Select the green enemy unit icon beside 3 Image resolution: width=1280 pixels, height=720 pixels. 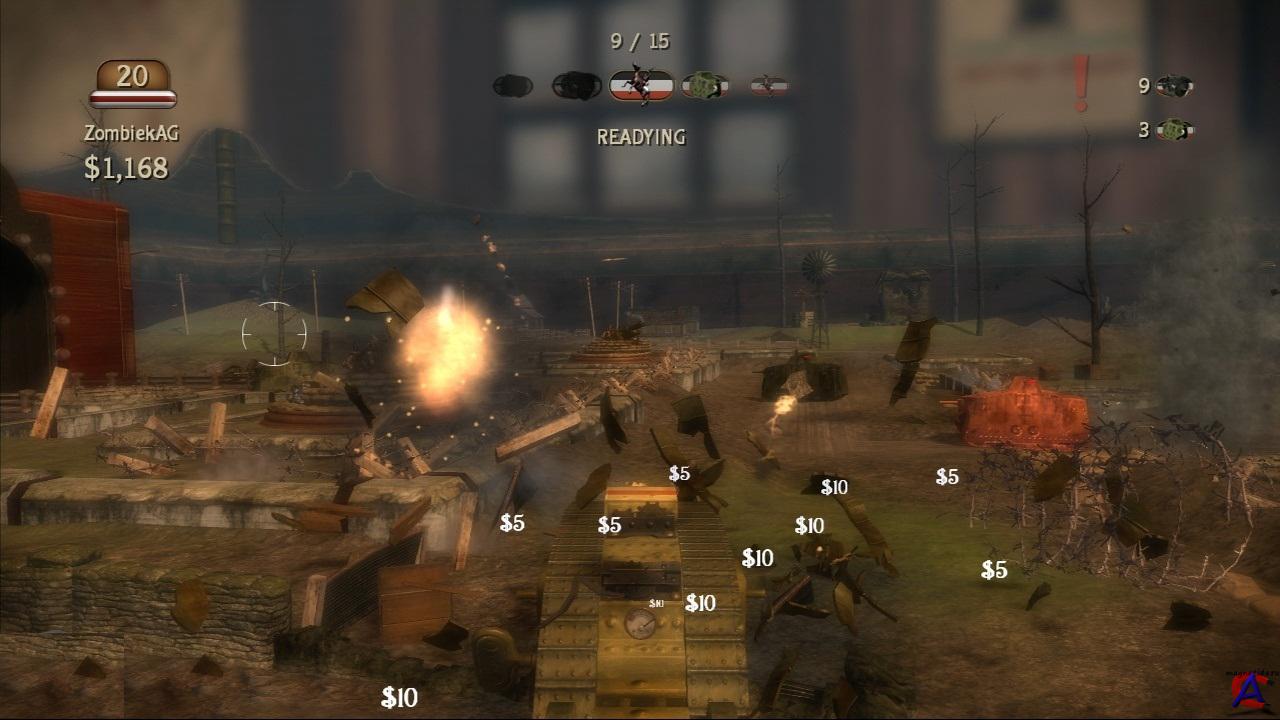1175,130
